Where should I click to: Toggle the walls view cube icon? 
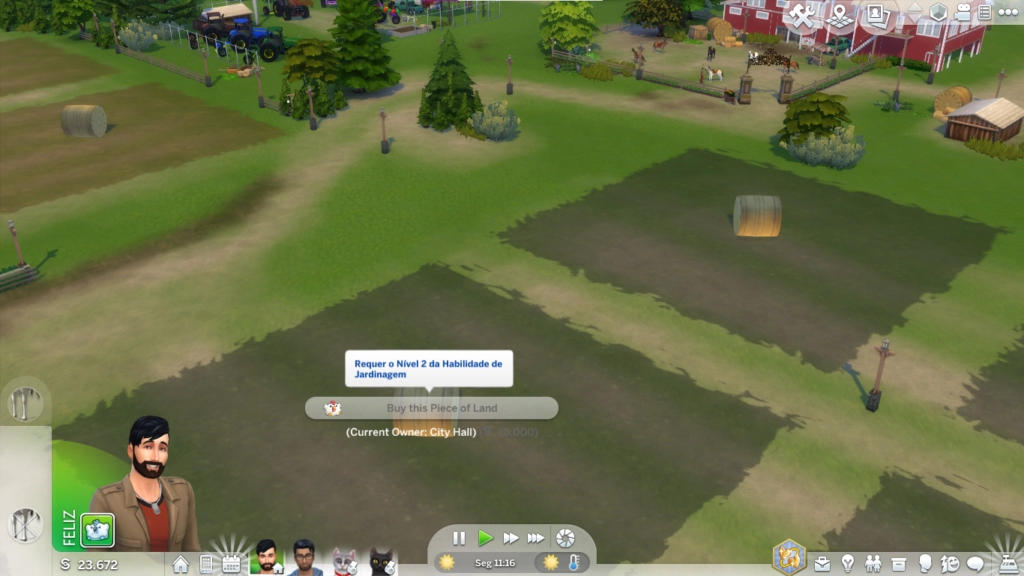[x=938, y=13]
